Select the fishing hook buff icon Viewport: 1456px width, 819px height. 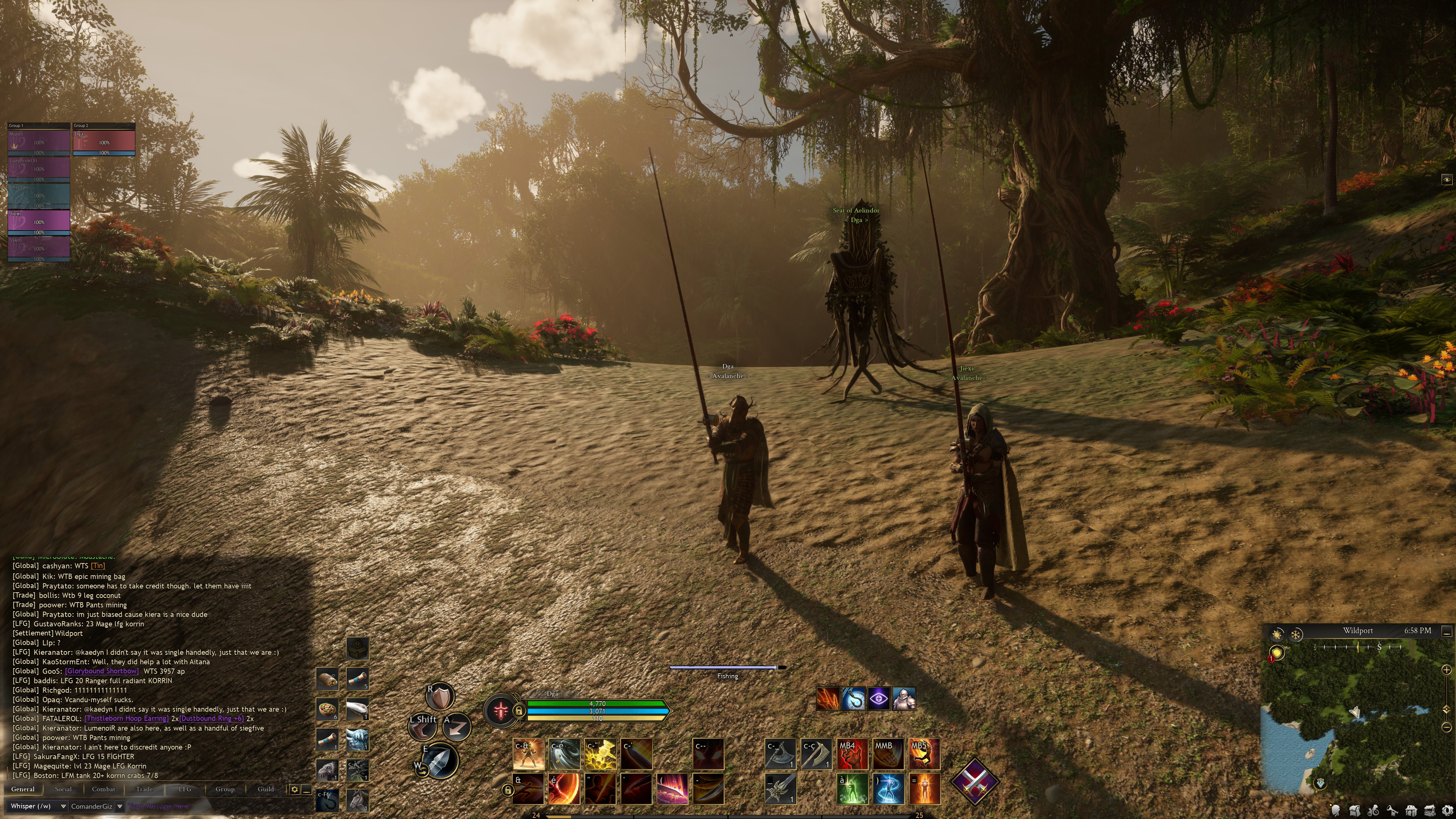(854, 699)
